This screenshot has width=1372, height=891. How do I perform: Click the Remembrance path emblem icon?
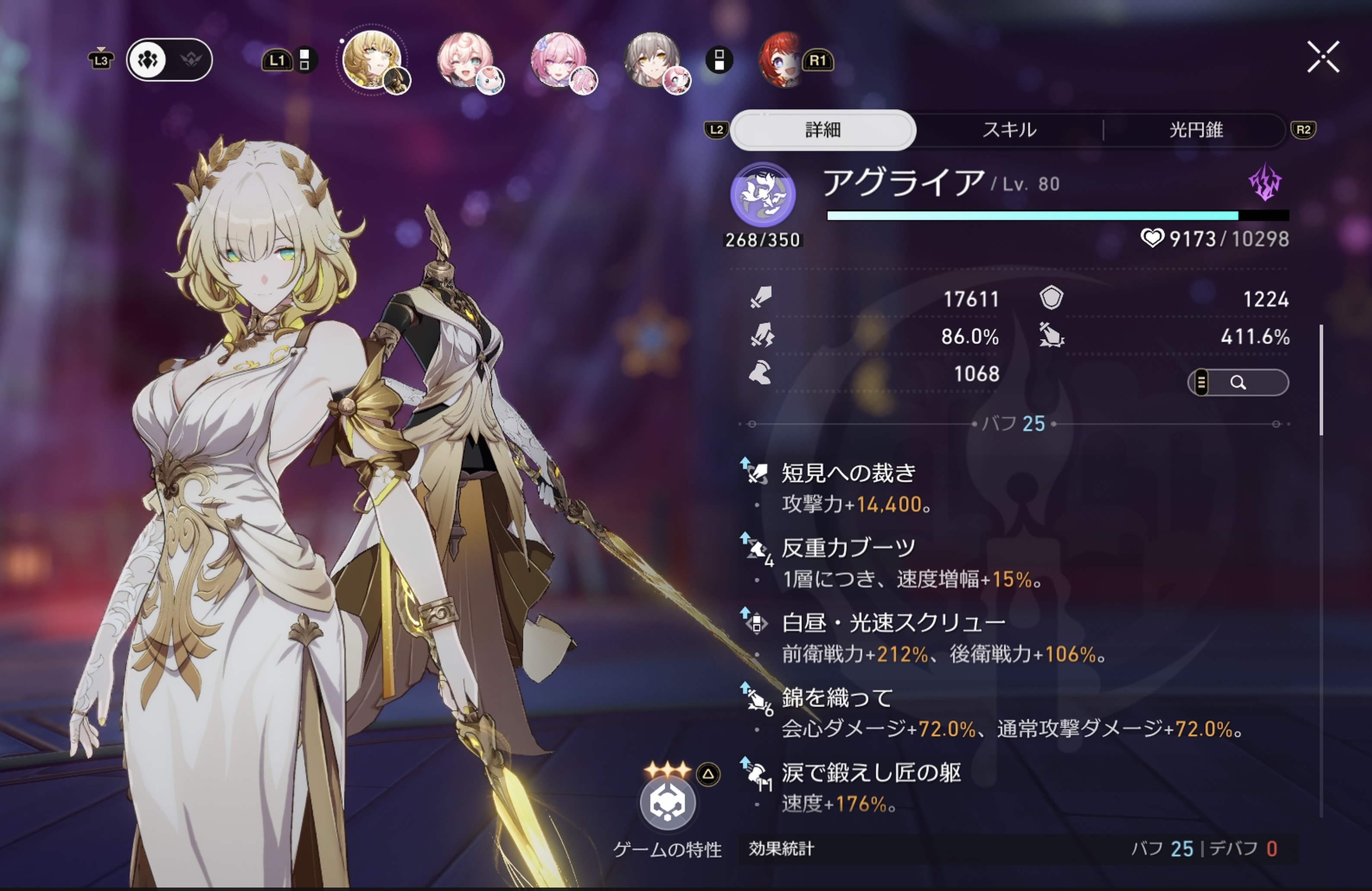tap(763, 194)
